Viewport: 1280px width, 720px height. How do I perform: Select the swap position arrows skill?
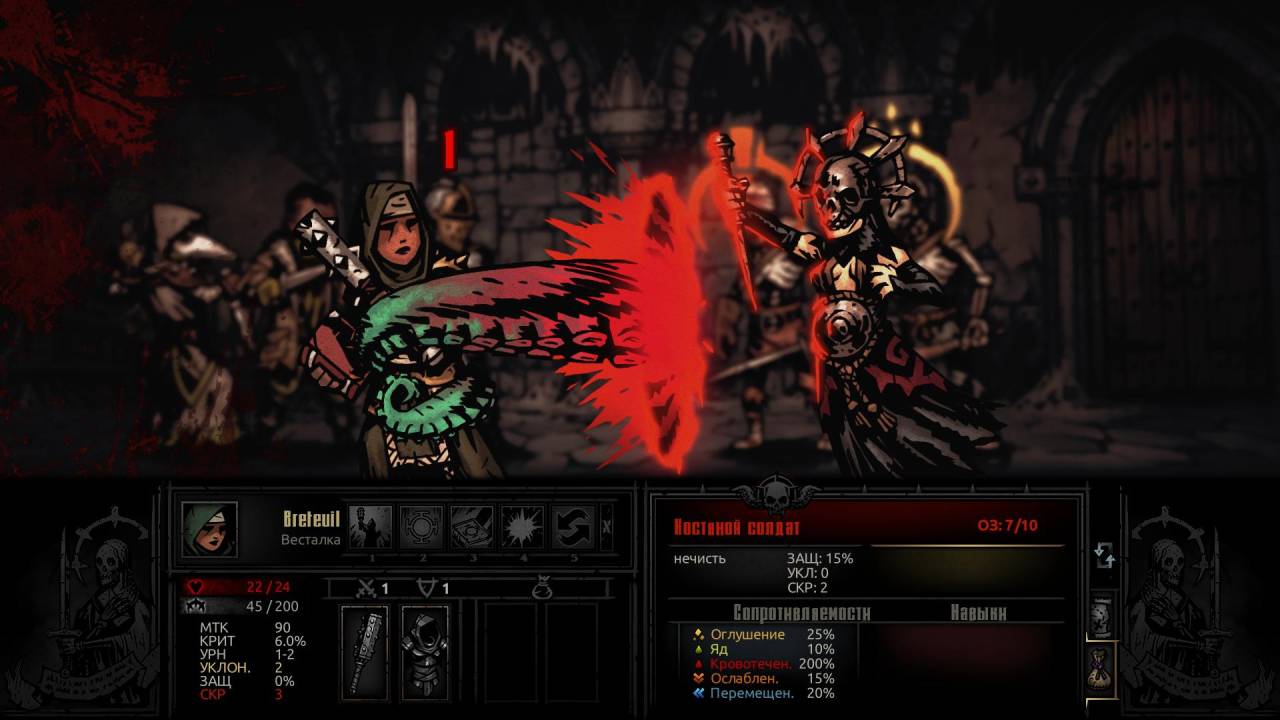coord(573,527)
